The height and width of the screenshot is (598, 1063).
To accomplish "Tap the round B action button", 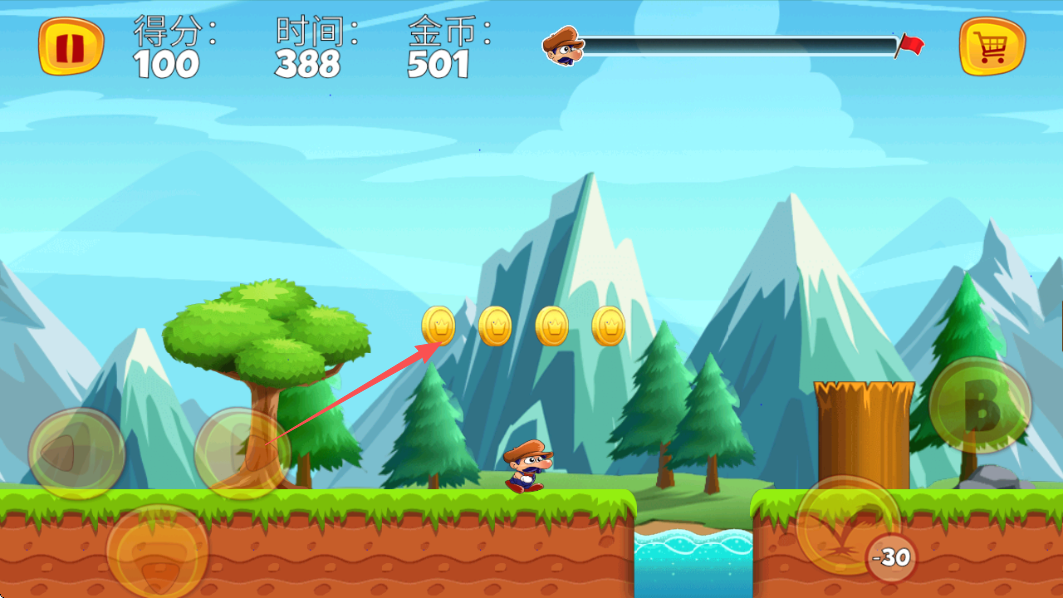I will click(x=980, y=406).
